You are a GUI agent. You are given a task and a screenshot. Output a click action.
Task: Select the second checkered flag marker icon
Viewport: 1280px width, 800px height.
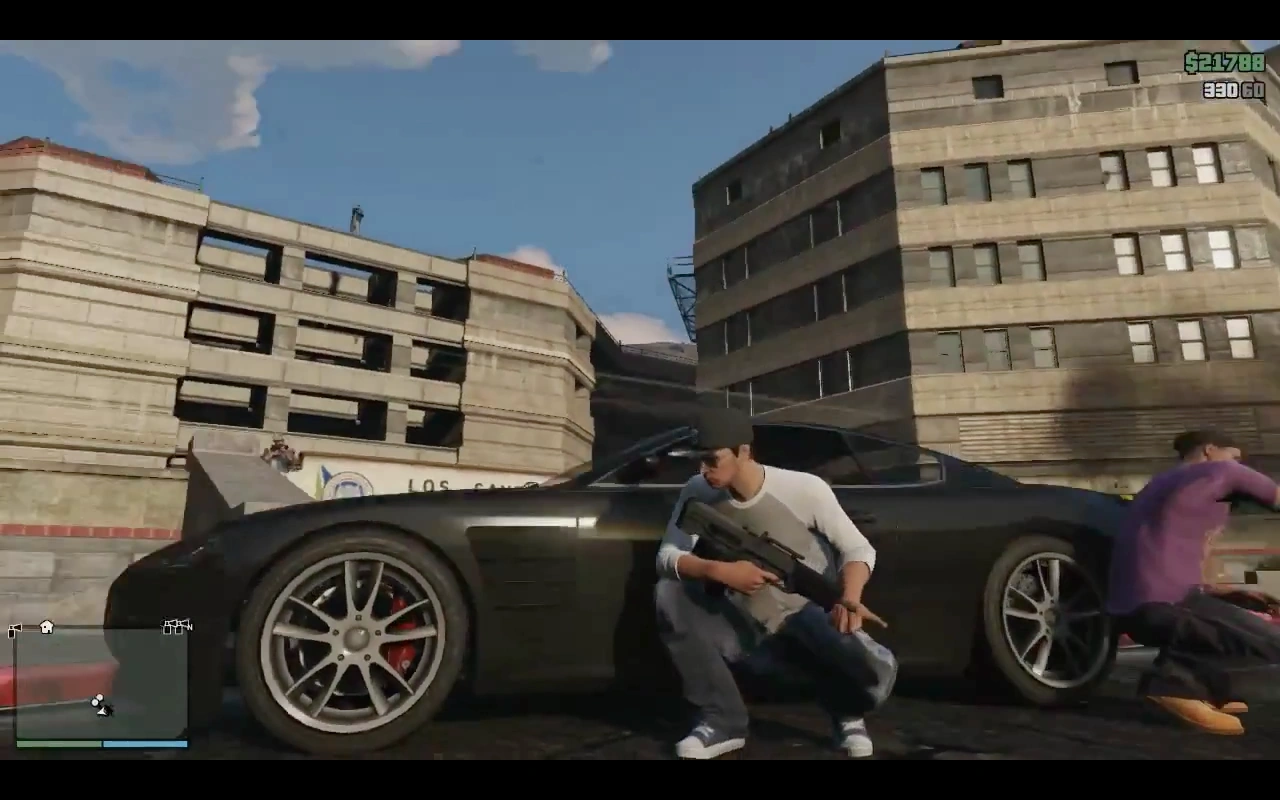click(177, 626)
